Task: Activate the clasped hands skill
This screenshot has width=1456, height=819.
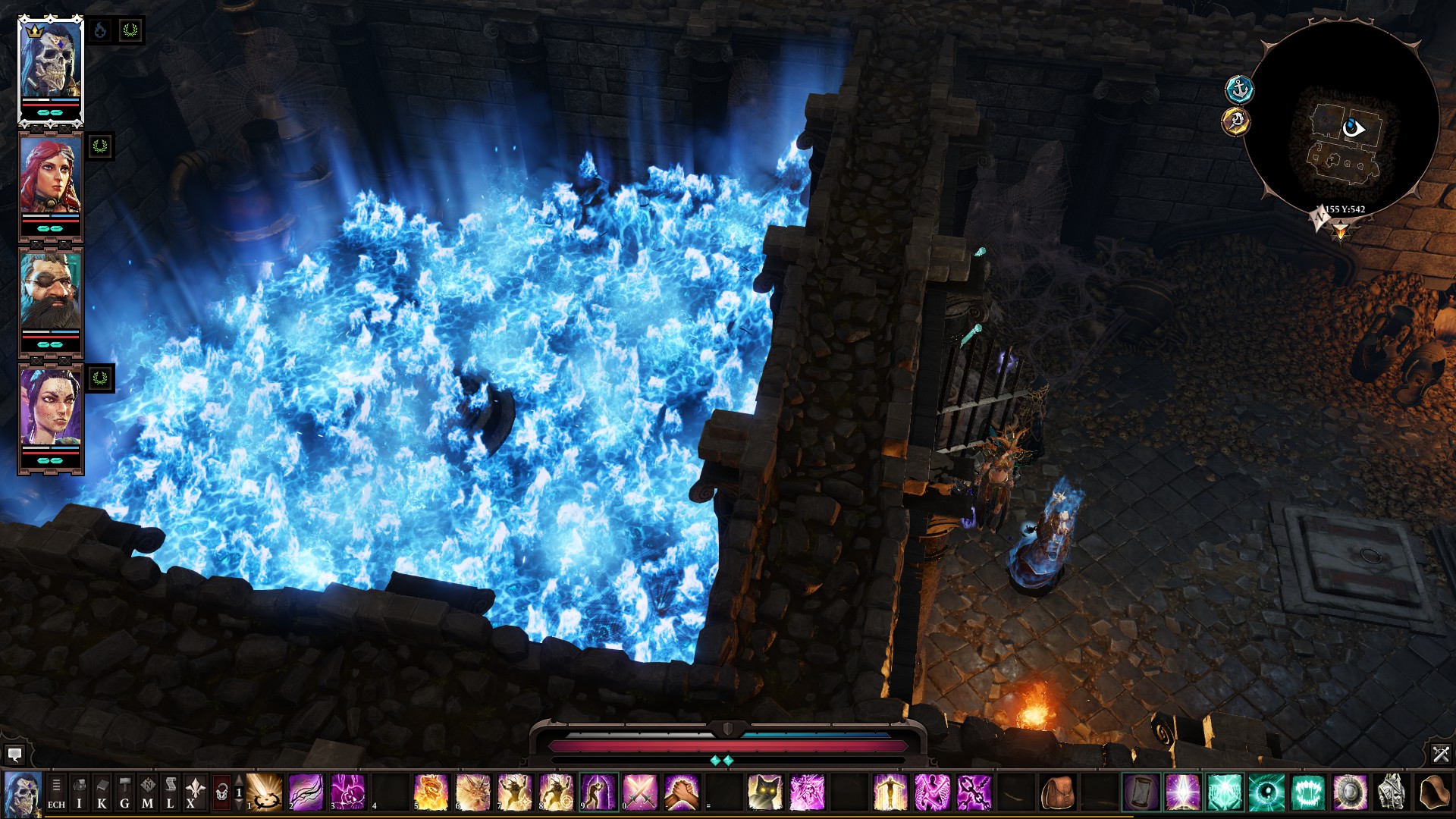Action: 681,792
